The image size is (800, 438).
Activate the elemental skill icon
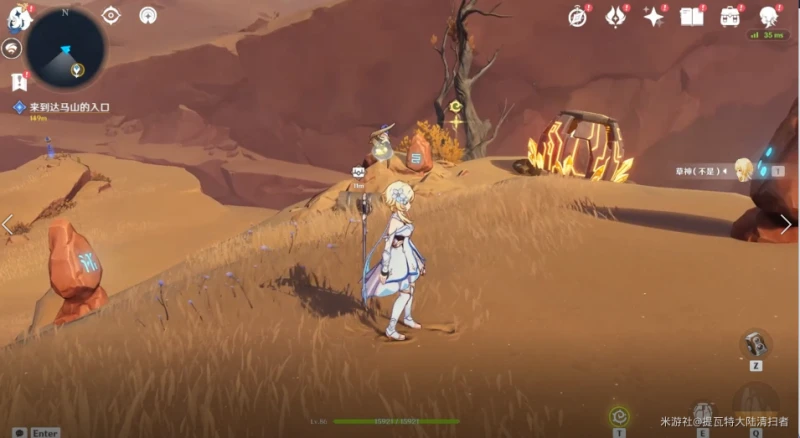click(704, 412)
